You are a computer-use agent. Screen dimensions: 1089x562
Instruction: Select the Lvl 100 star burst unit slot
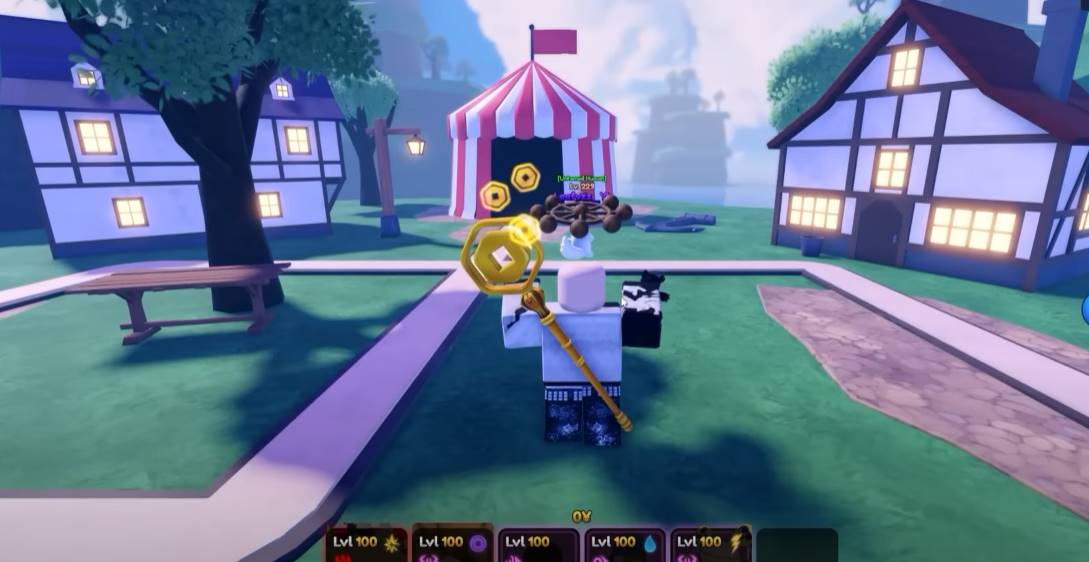[x=366, y=545]
